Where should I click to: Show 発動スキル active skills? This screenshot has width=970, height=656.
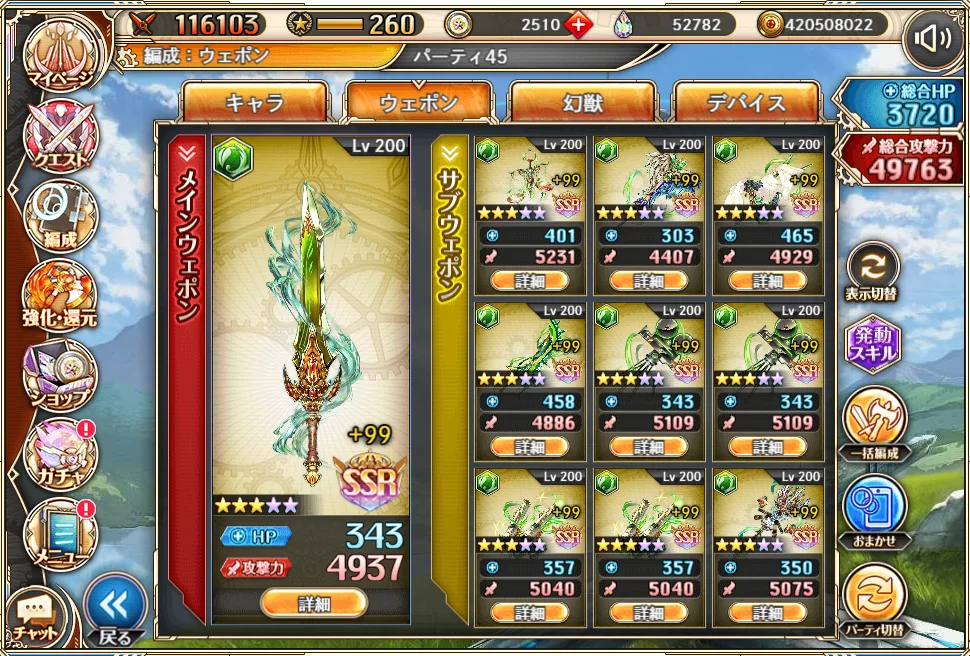pos(873,345)
